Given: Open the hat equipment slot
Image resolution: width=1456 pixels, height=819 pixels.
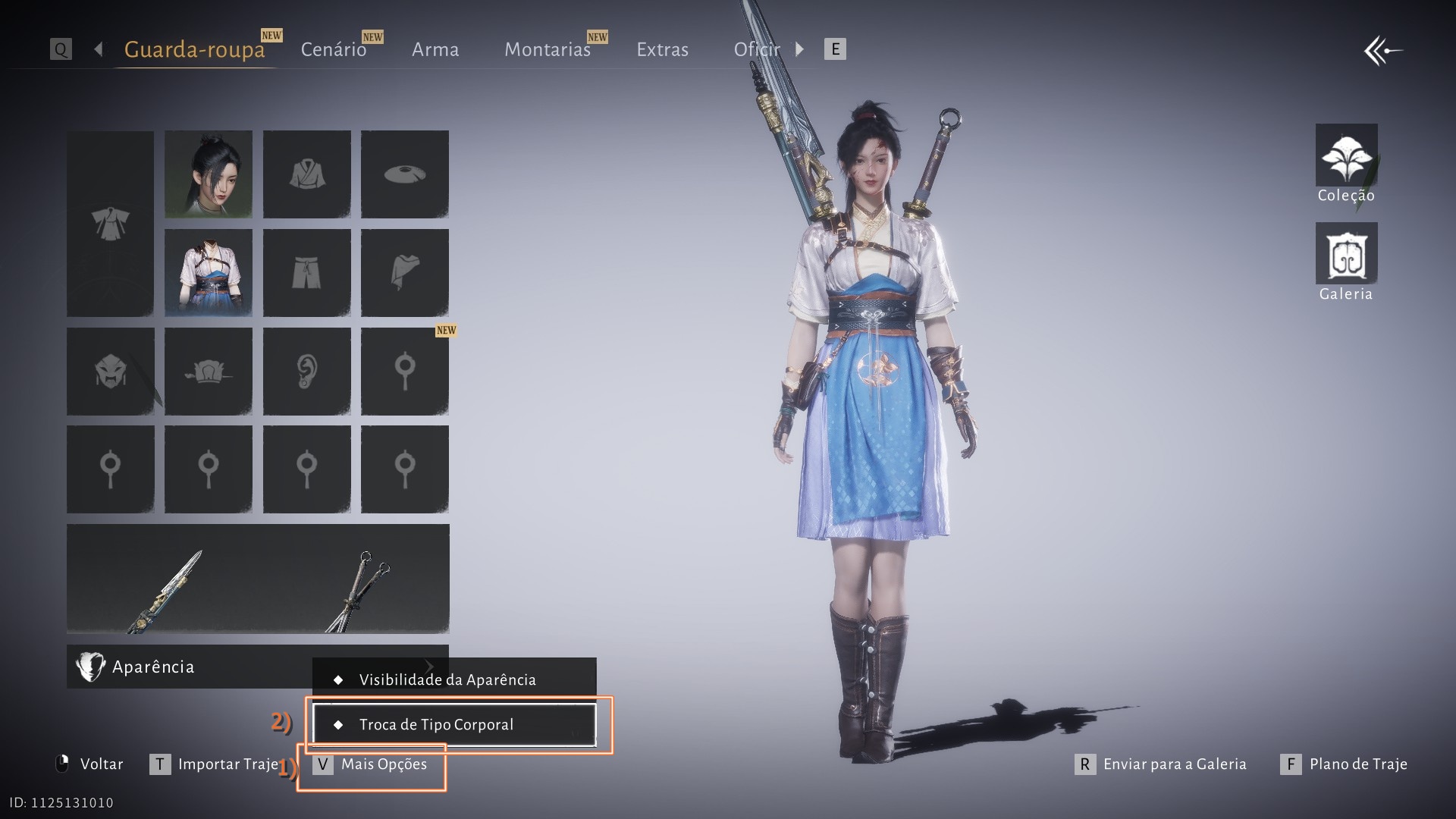Looking at the screenshot, I should (405, 174).
